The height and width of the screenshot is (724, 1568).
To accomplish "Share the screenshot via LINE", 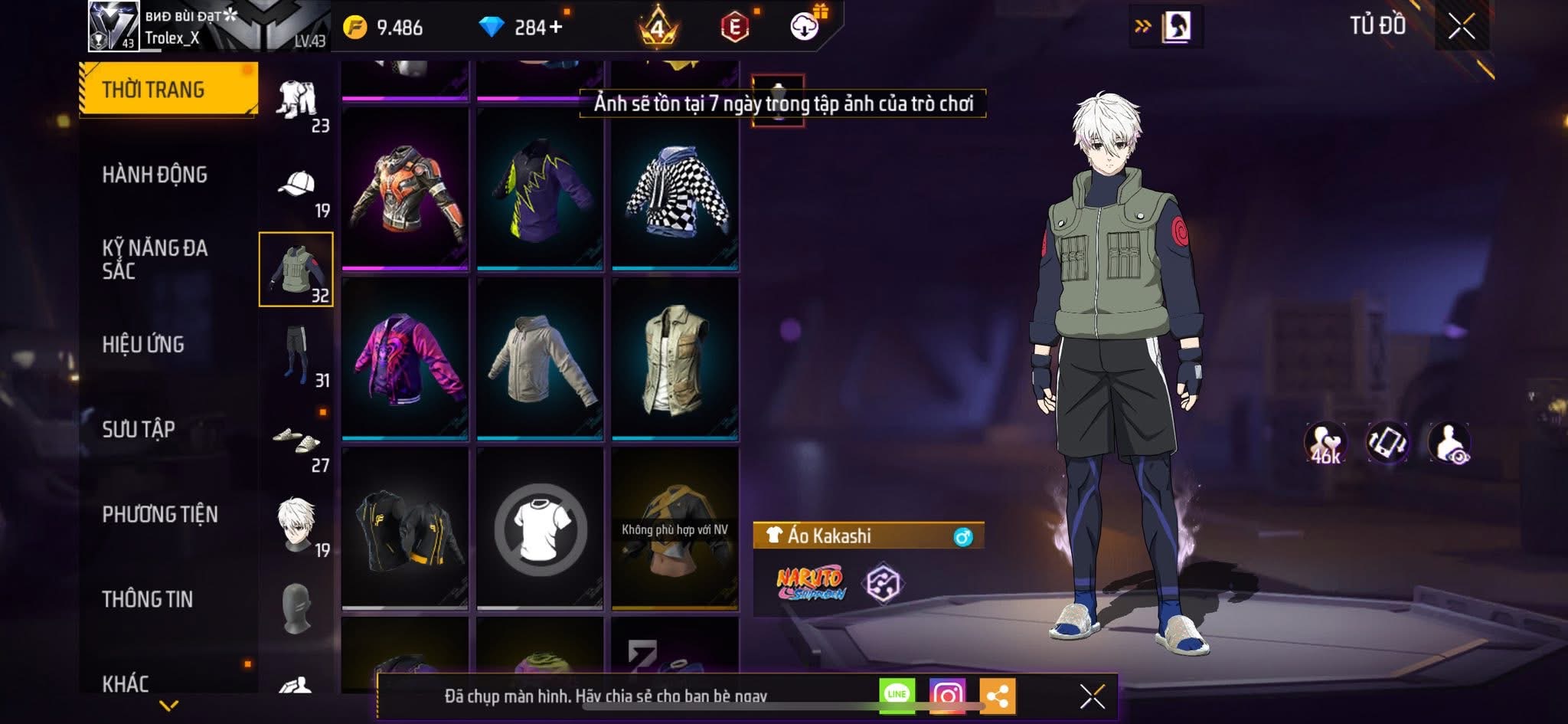I will (897, 695).
